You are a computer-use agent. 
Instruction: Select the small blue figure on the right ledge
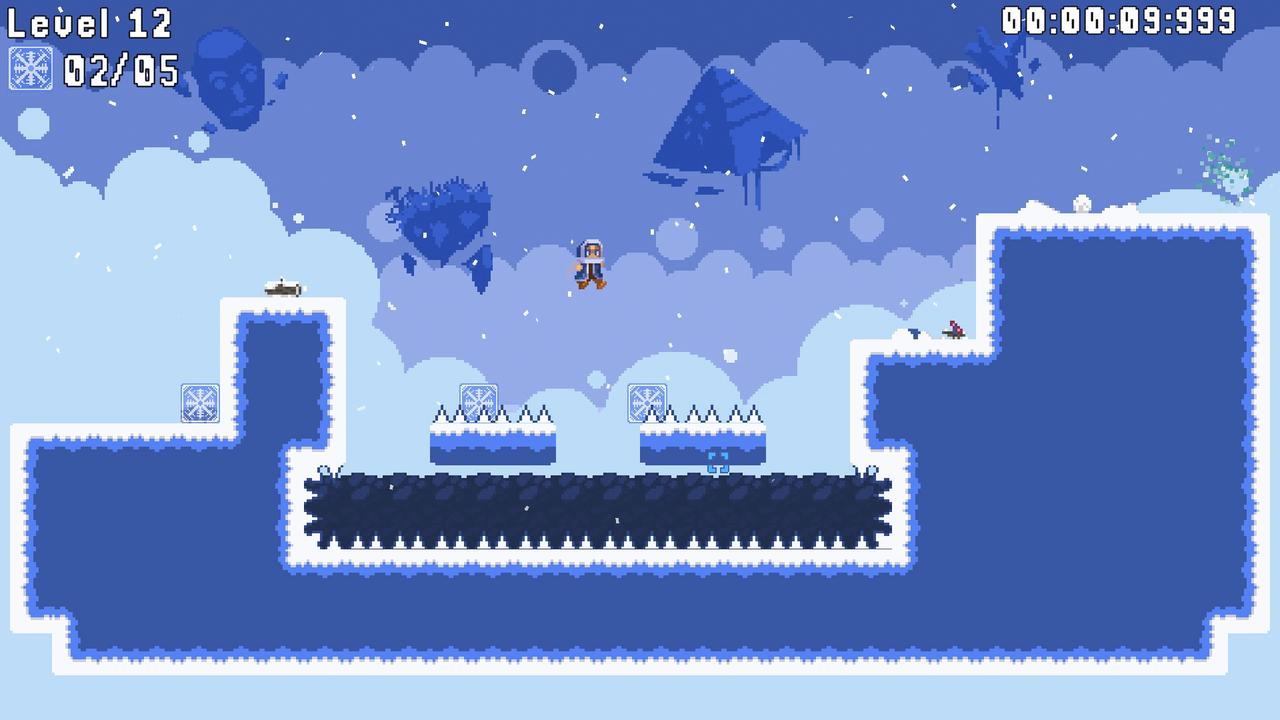(x=913, y=333)
